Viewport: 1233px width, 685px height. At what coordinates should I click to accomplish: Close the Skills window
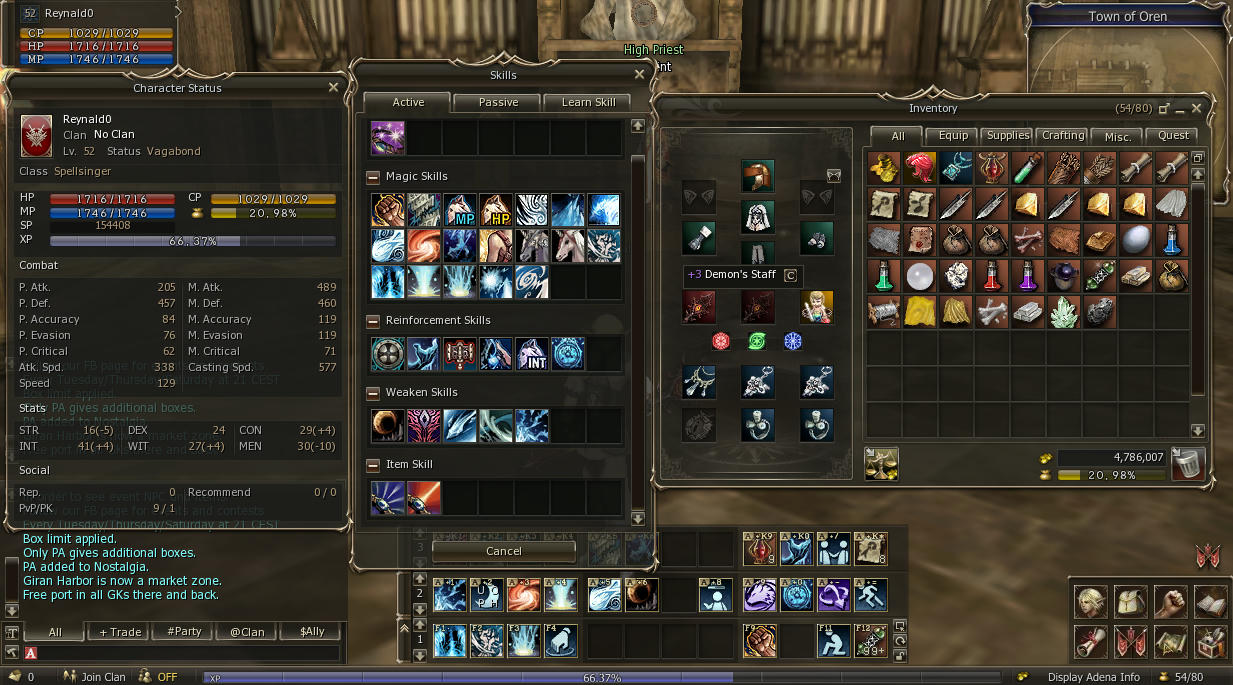(639, 75)
